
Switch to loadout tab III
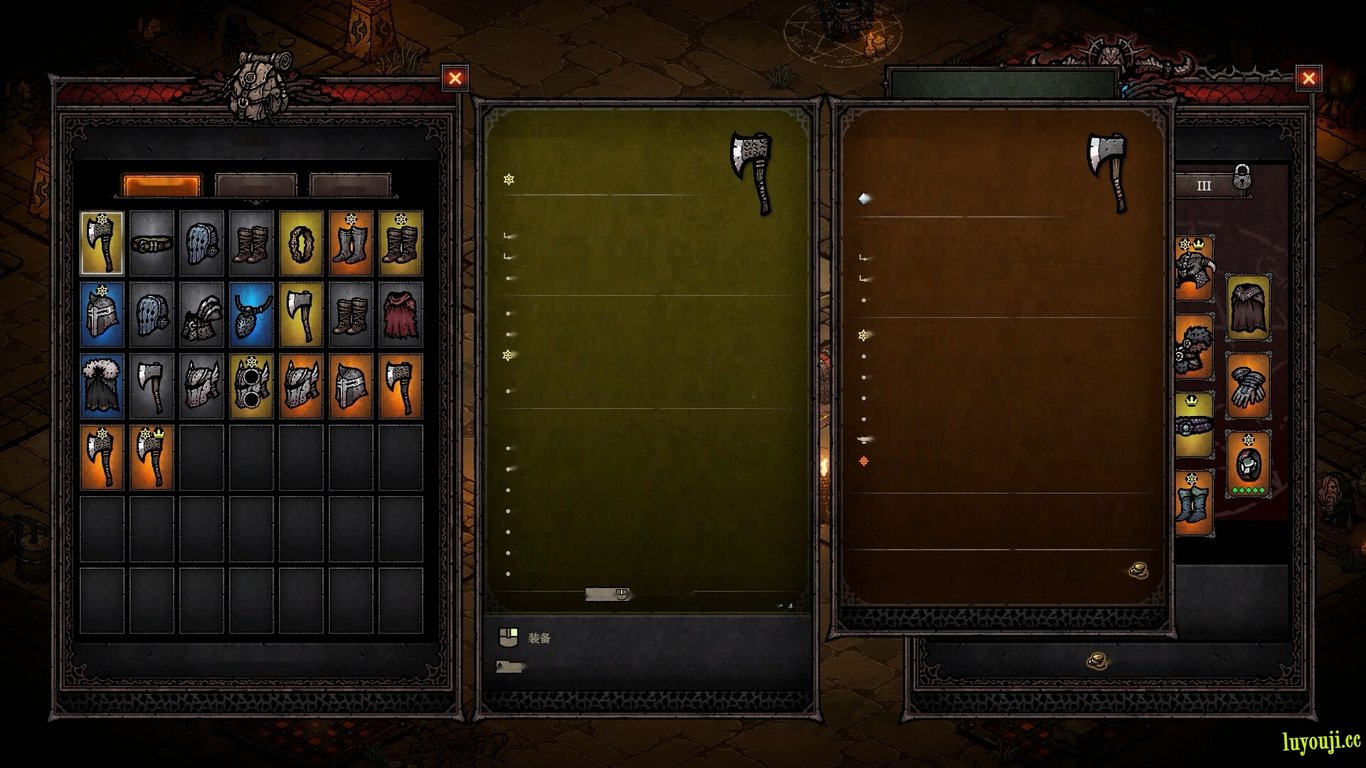coord(1203,185)
